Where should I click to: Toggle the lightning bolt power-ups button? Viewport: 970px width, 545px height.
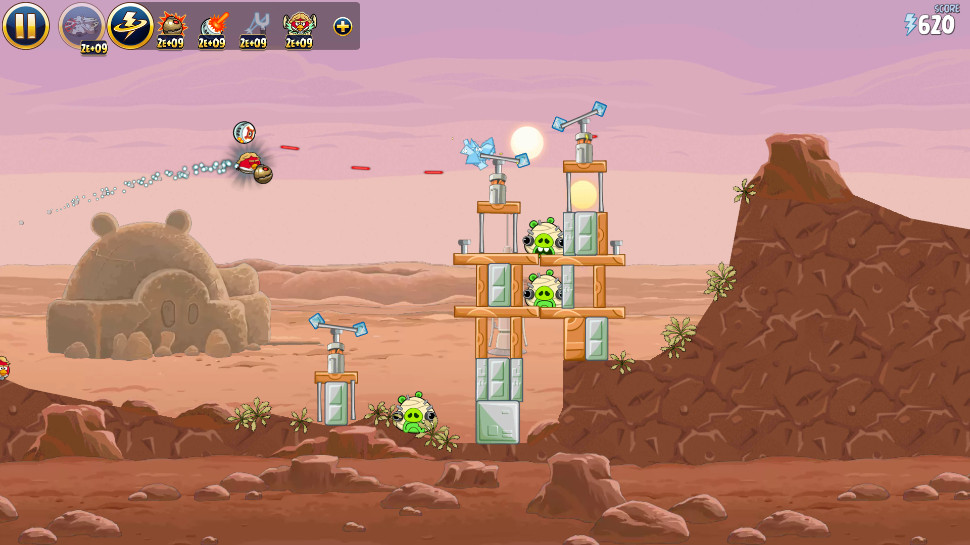pos(130,25)
